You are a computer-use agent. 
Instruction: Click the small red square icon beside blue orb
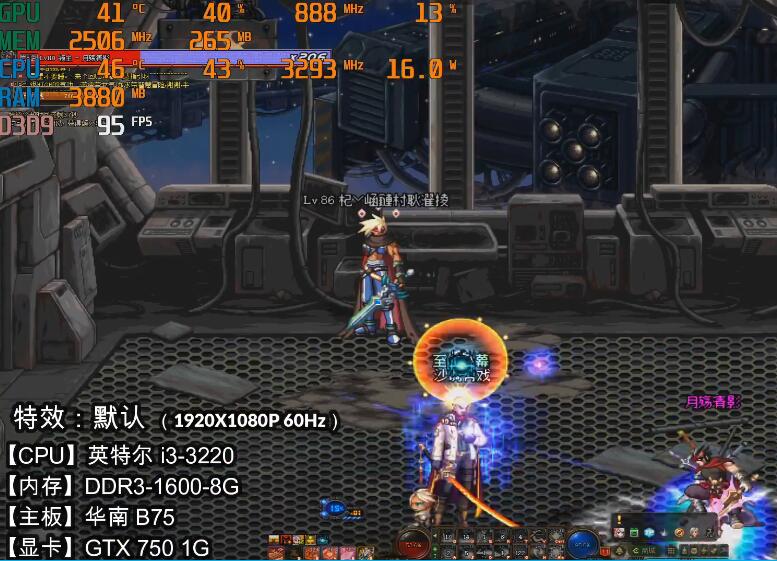point(605,551)
